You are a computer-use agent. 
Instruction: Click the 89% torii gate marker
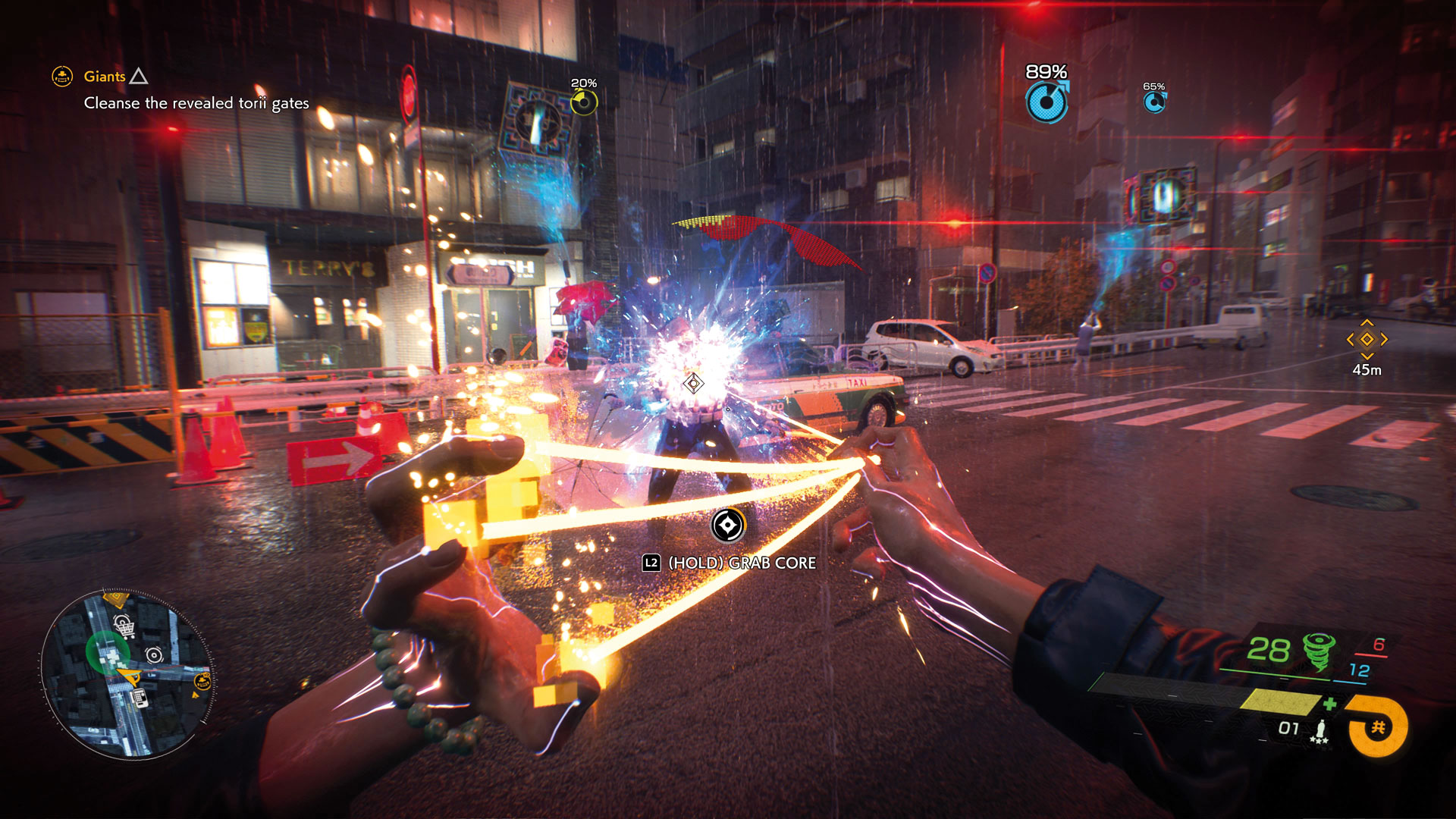[x=1046, y=102]
